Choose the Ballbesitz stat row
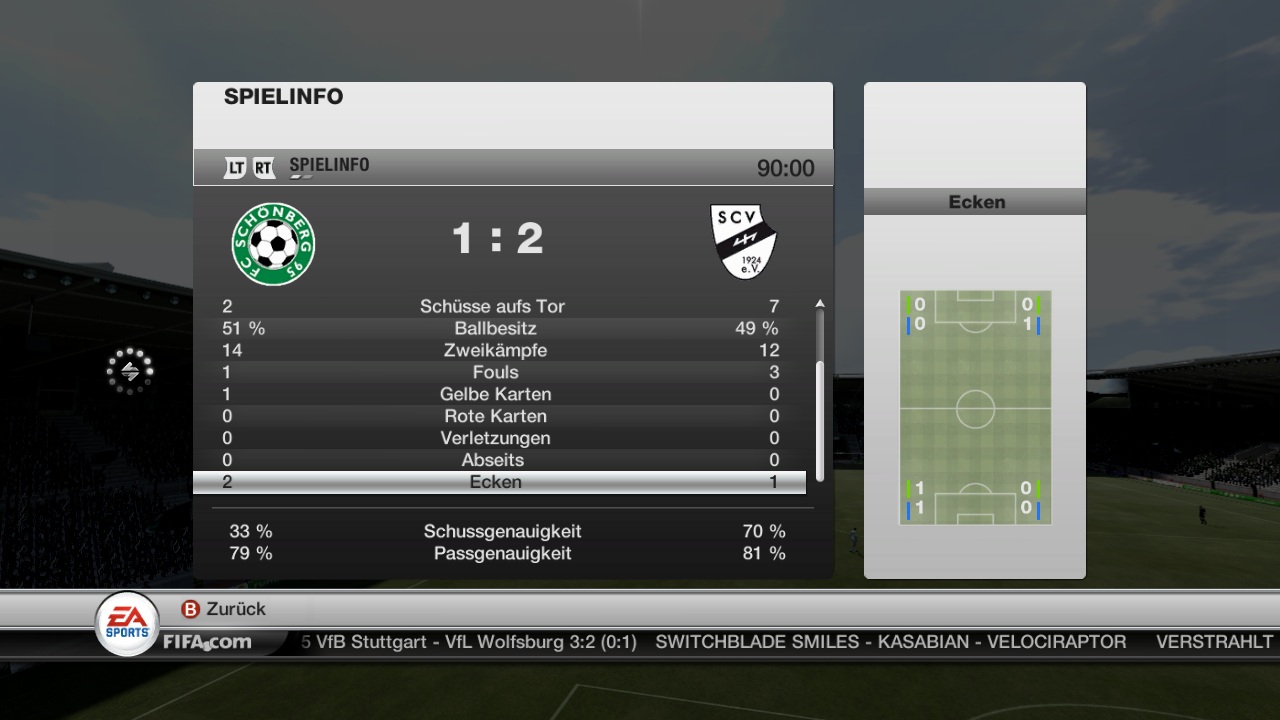1280x720 pixels. point(497,328)
